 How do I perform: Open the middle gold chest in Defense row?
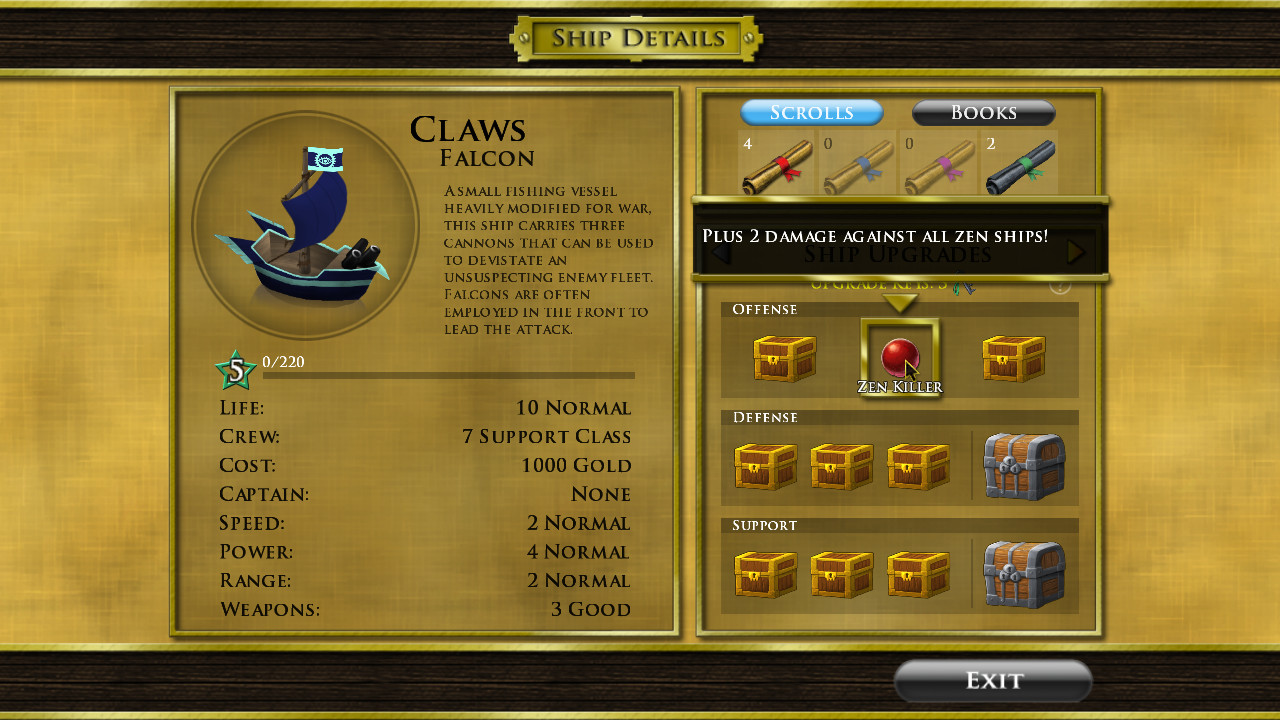(841, 466)
